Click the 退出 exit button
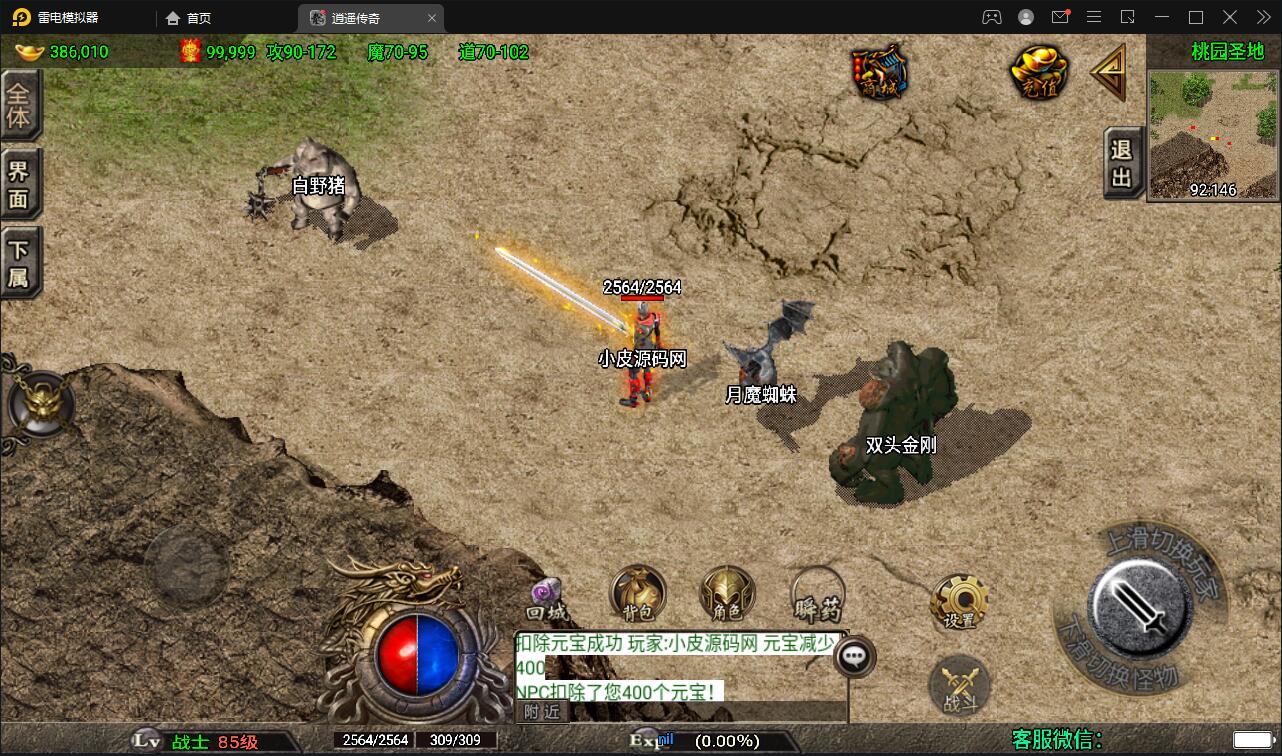Viewport: 1282px width, 756px height. pos(1122,164)
